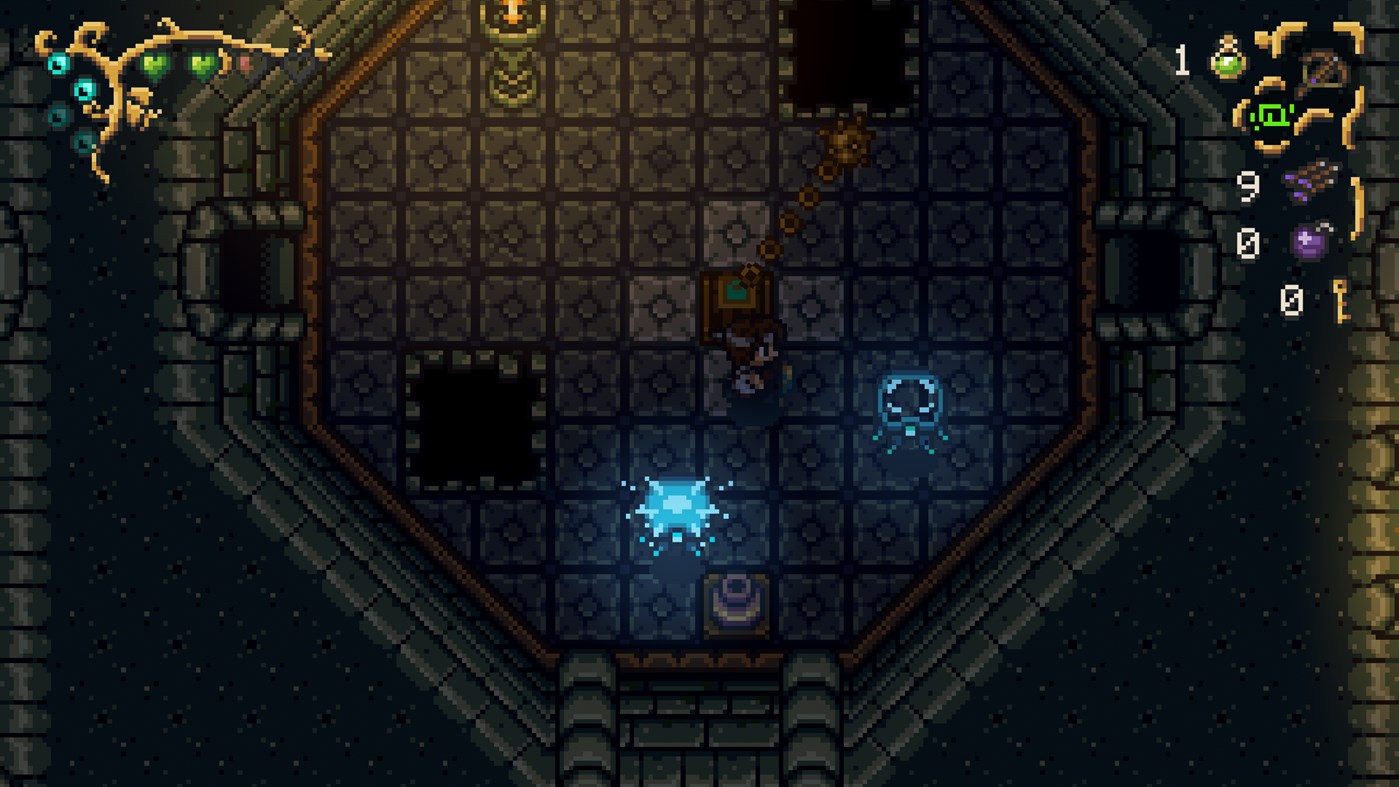The height and width of the screenshot is (787, 1399).
Task: Click the first green heart in the health display
Action: 153,65
